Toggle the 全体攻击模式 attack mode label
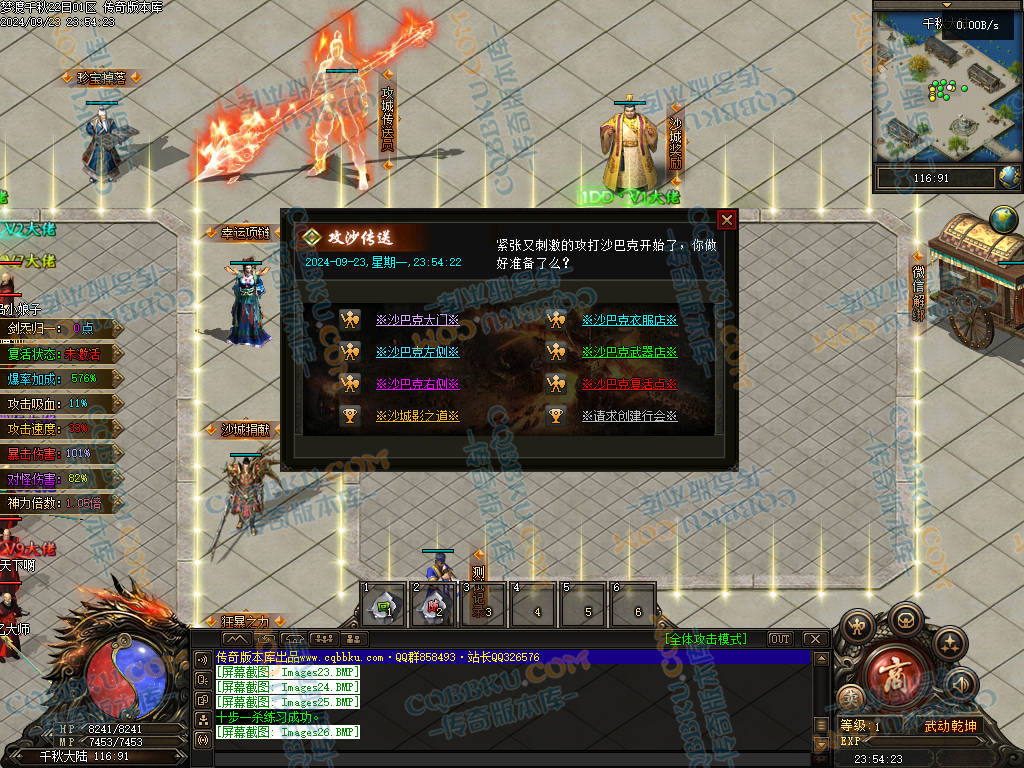The image size is (1024, 768). (710, 639)
